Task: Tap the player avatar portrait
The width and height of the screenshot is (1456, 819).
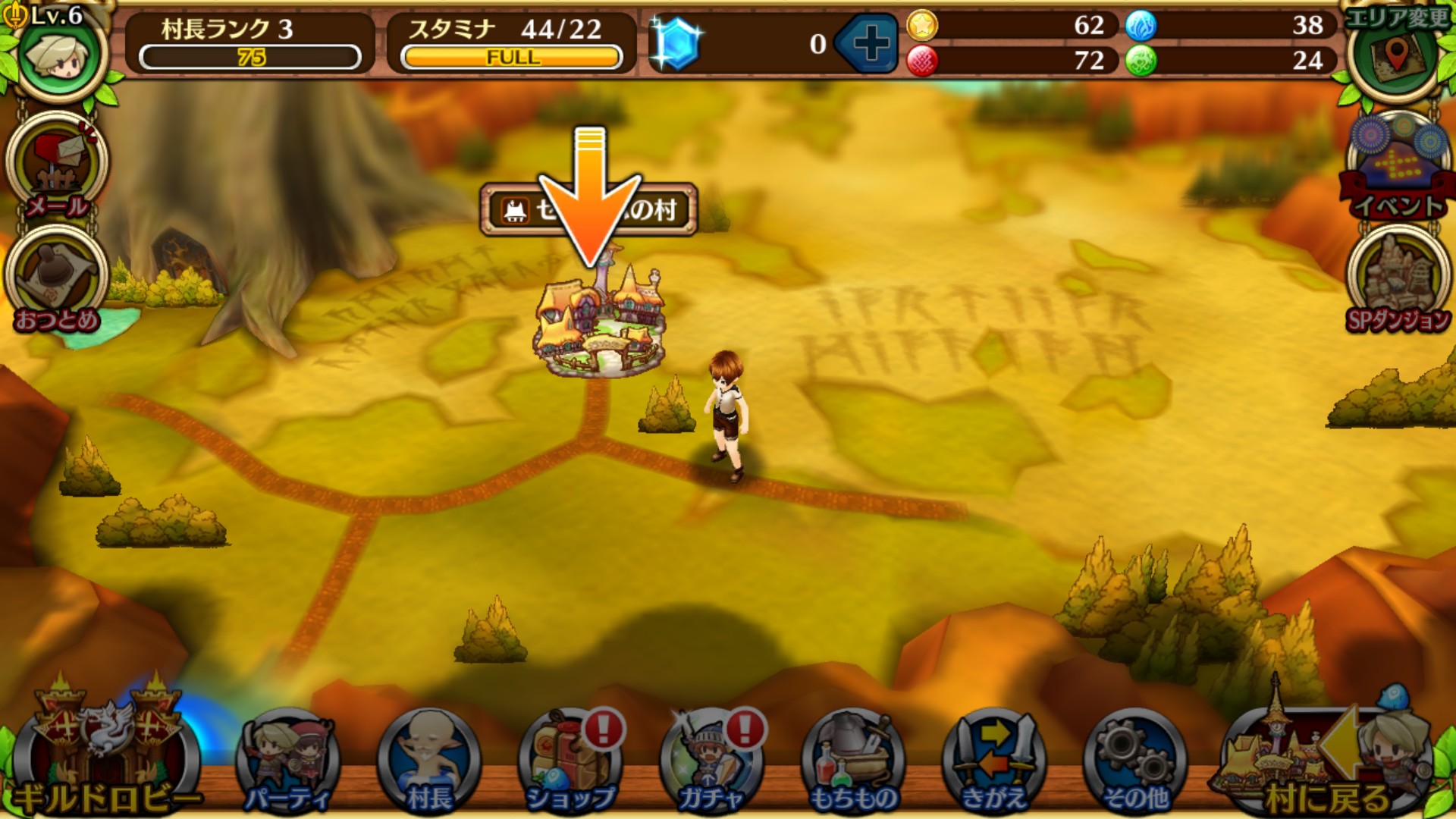Action: pyautogui.click(x=59, y=55)
